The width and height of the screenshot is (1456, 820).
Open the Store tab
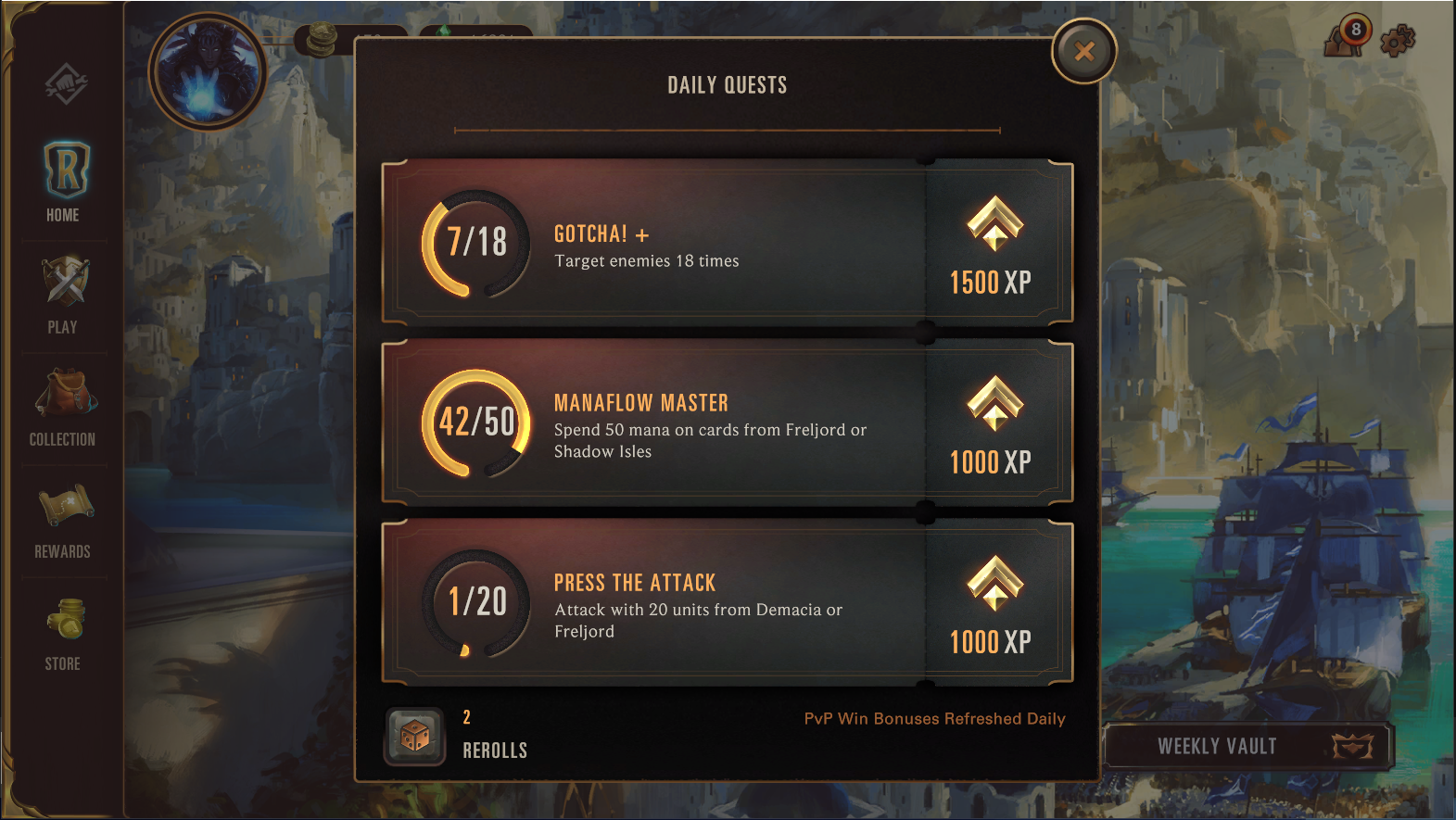(x=63, y=633)
